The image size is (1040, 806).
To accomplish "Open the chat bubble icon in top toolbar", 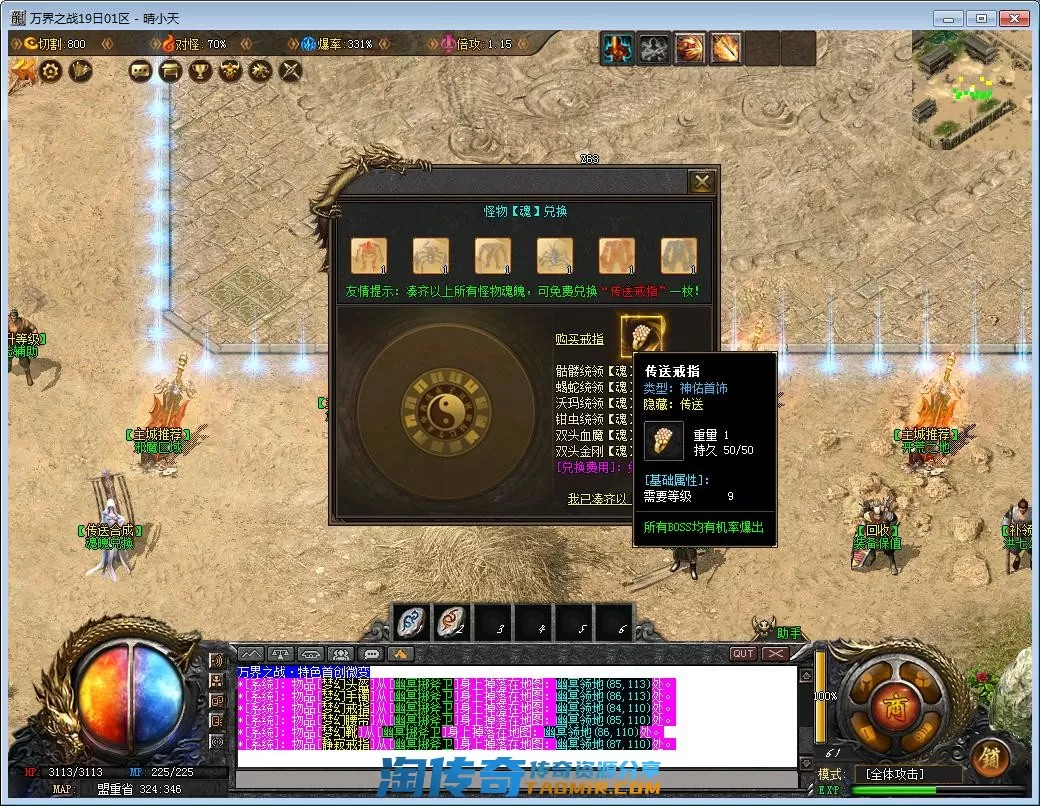I will [141, 70].
